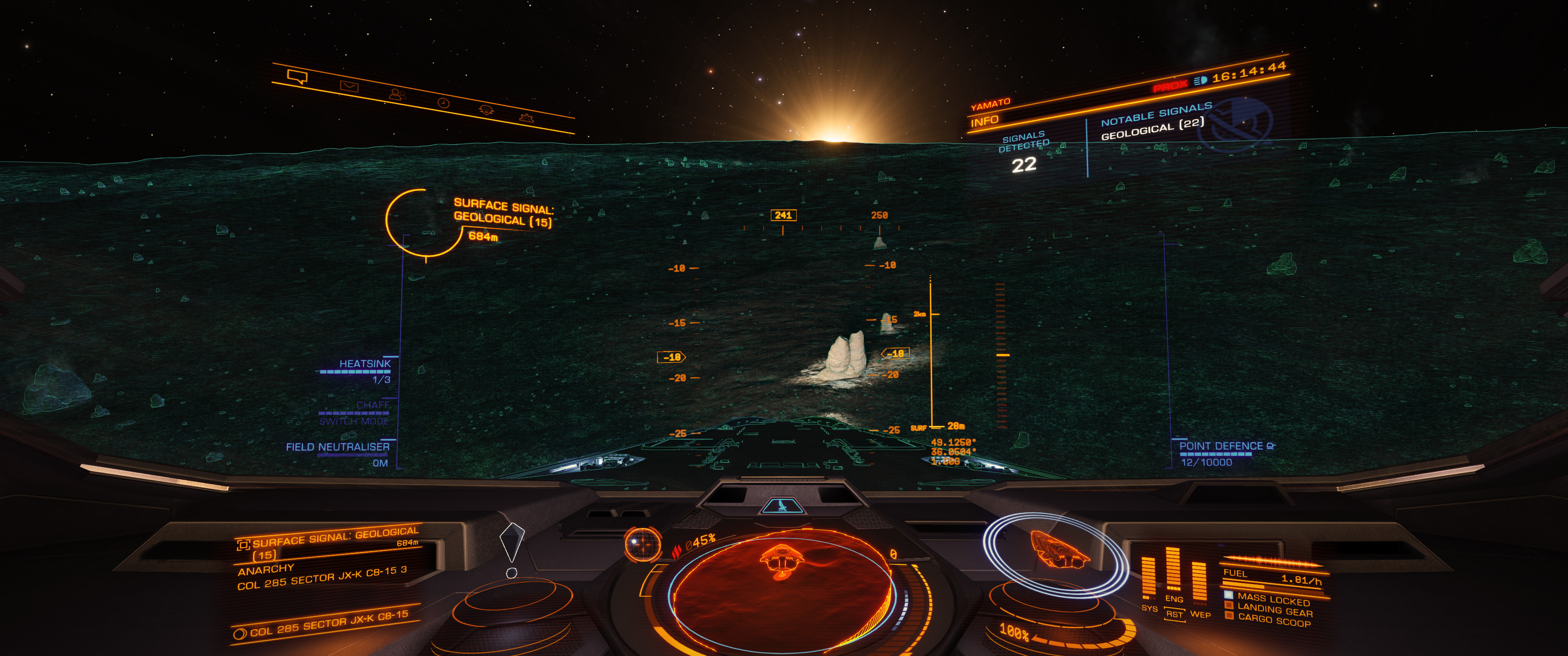1568x656 pixels.
Task: Click the RST power reset label
Action: 1174,615
